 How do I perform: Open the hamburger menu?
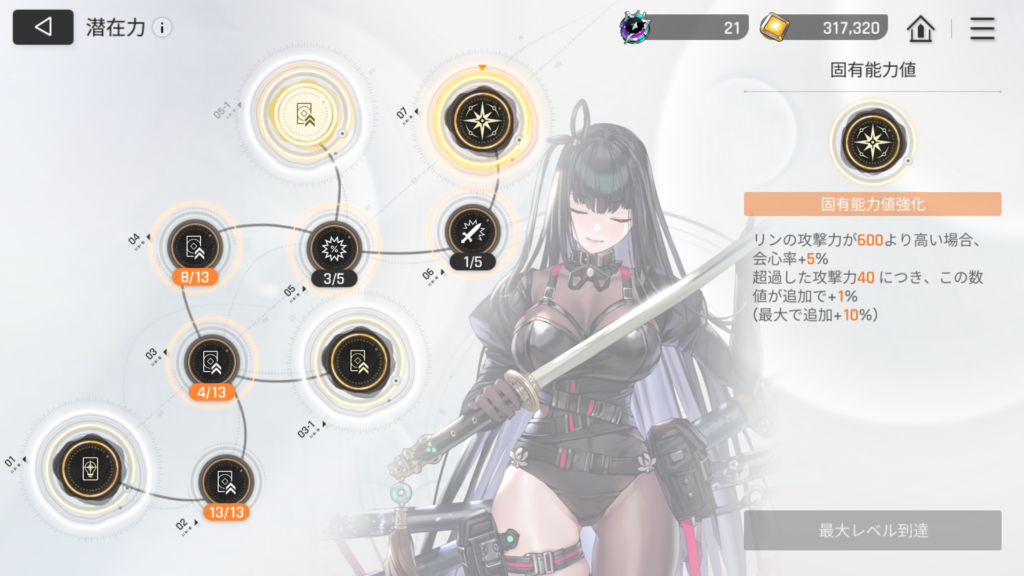point(982,28)
